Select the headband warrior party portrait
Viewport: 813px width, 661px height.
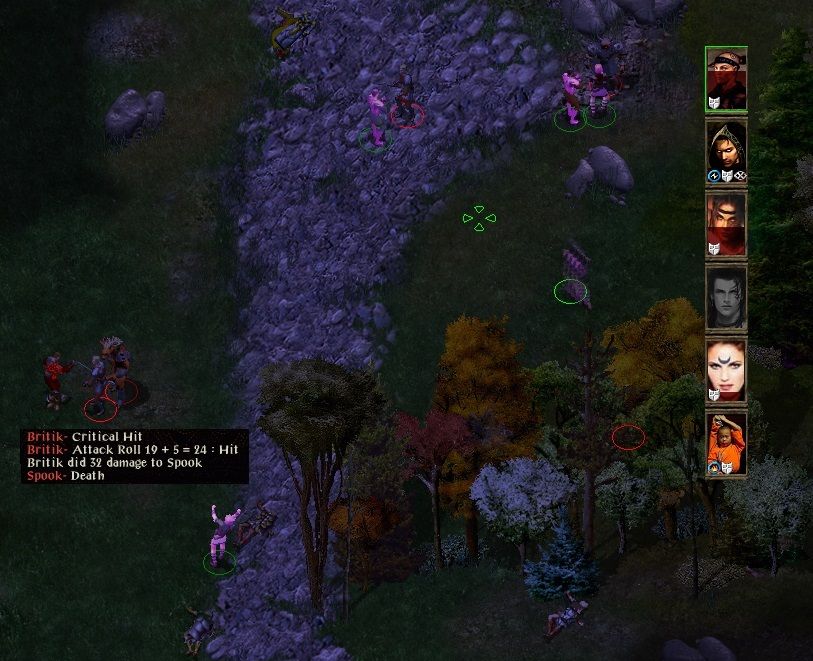click(725, 78)
